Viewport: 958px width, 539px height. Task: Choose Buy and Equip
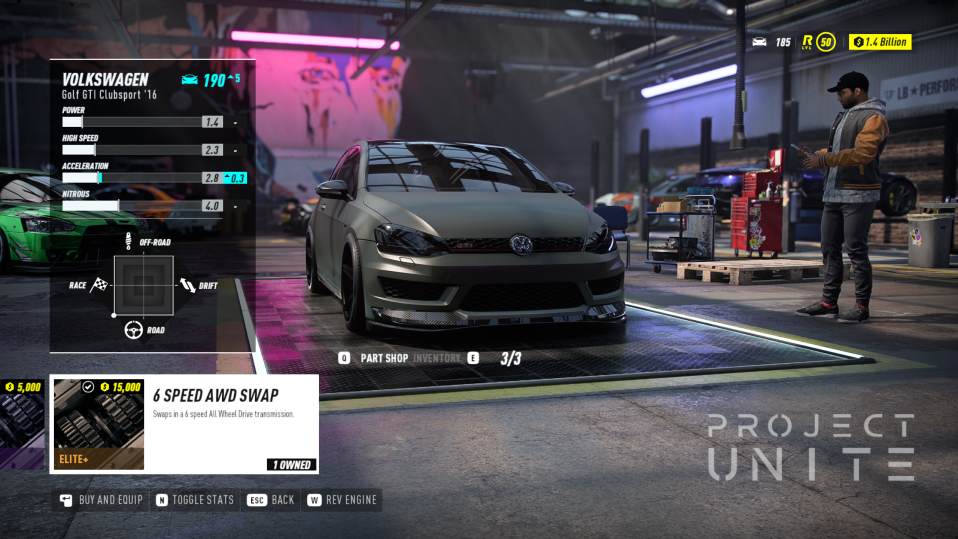pyautogui.click(x=101, y=500)
